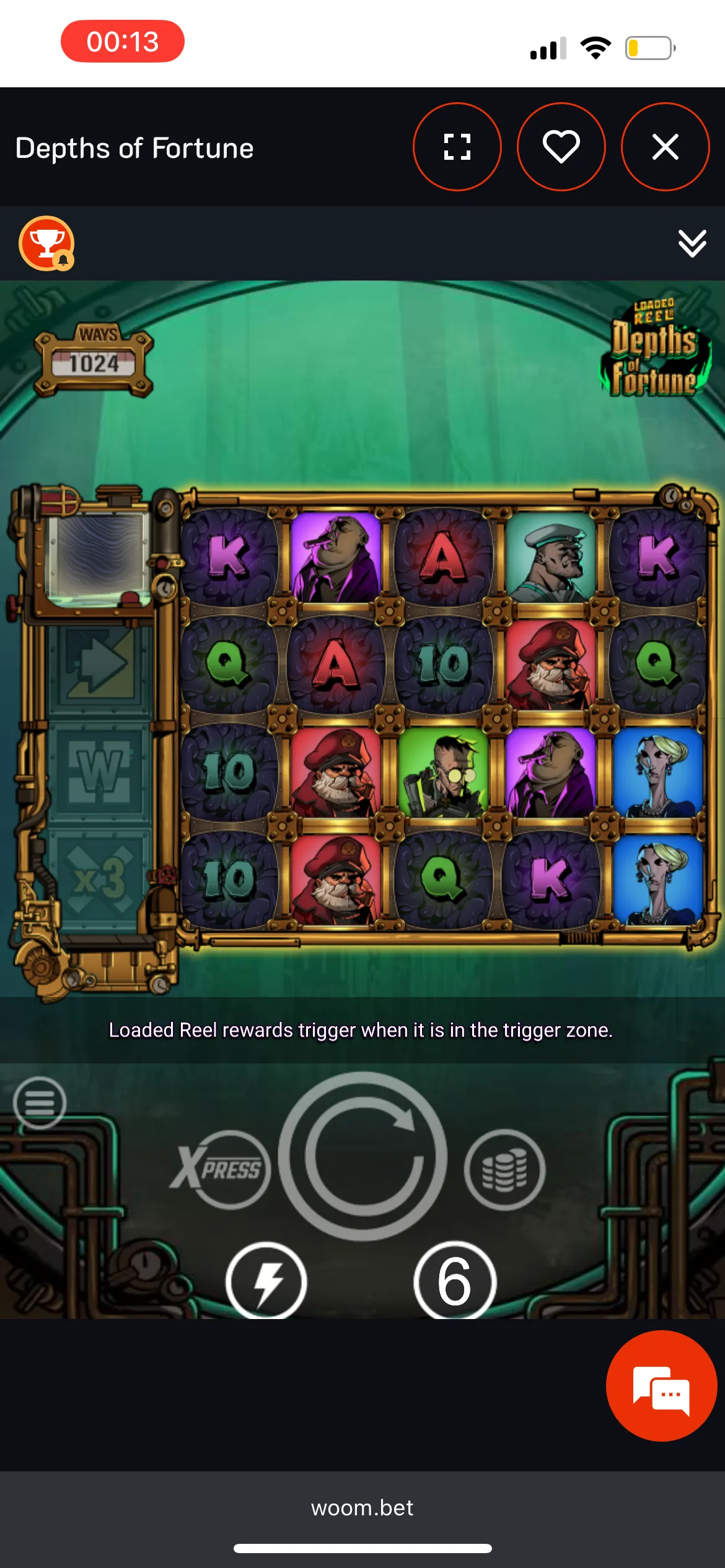This screenshot has height=1568, width=725.
Task: Toggle turbo mode with the lightning bolt
Action: [266, 1282]
